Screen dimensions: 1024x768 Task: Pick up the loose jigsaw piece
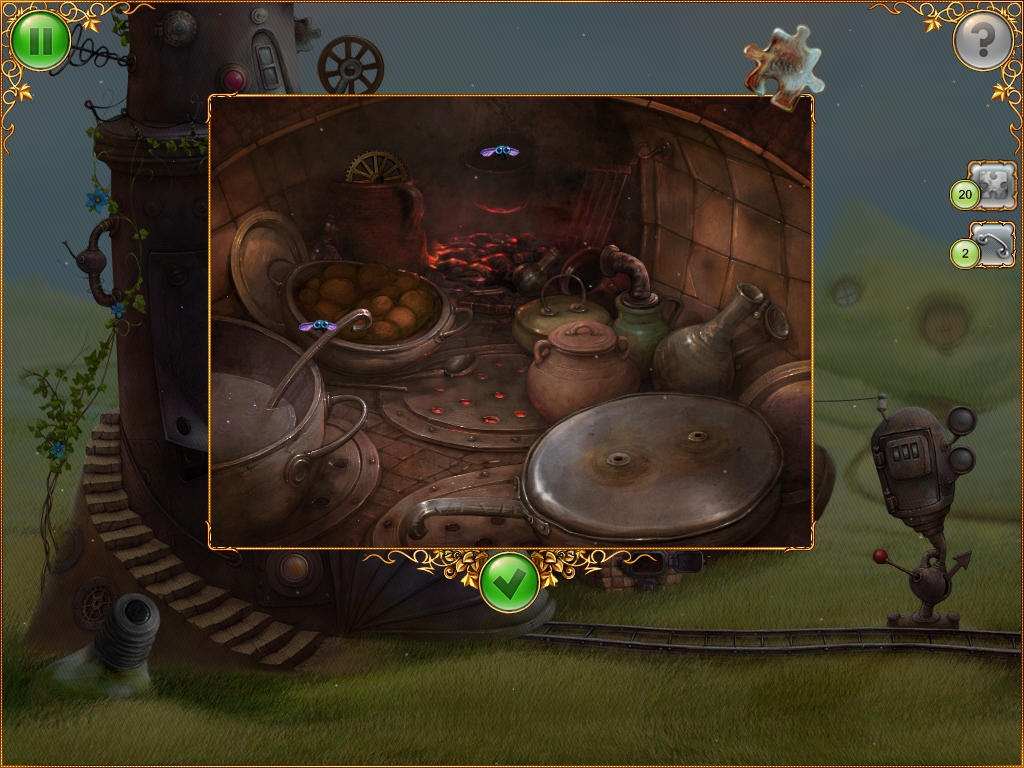click(783, 62)
